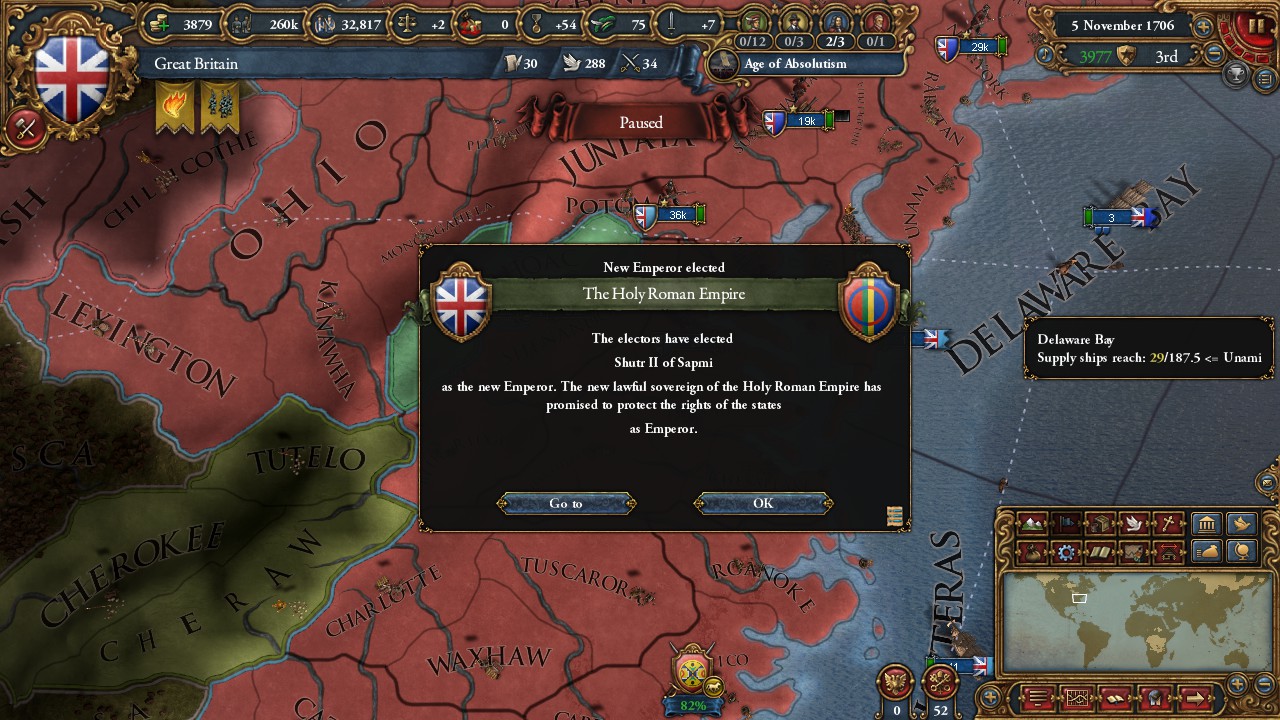Open the religion mapmode with the cross icon
Image resolution: width=1280 pixels, height=720 pixels.
click(1166, 524)
